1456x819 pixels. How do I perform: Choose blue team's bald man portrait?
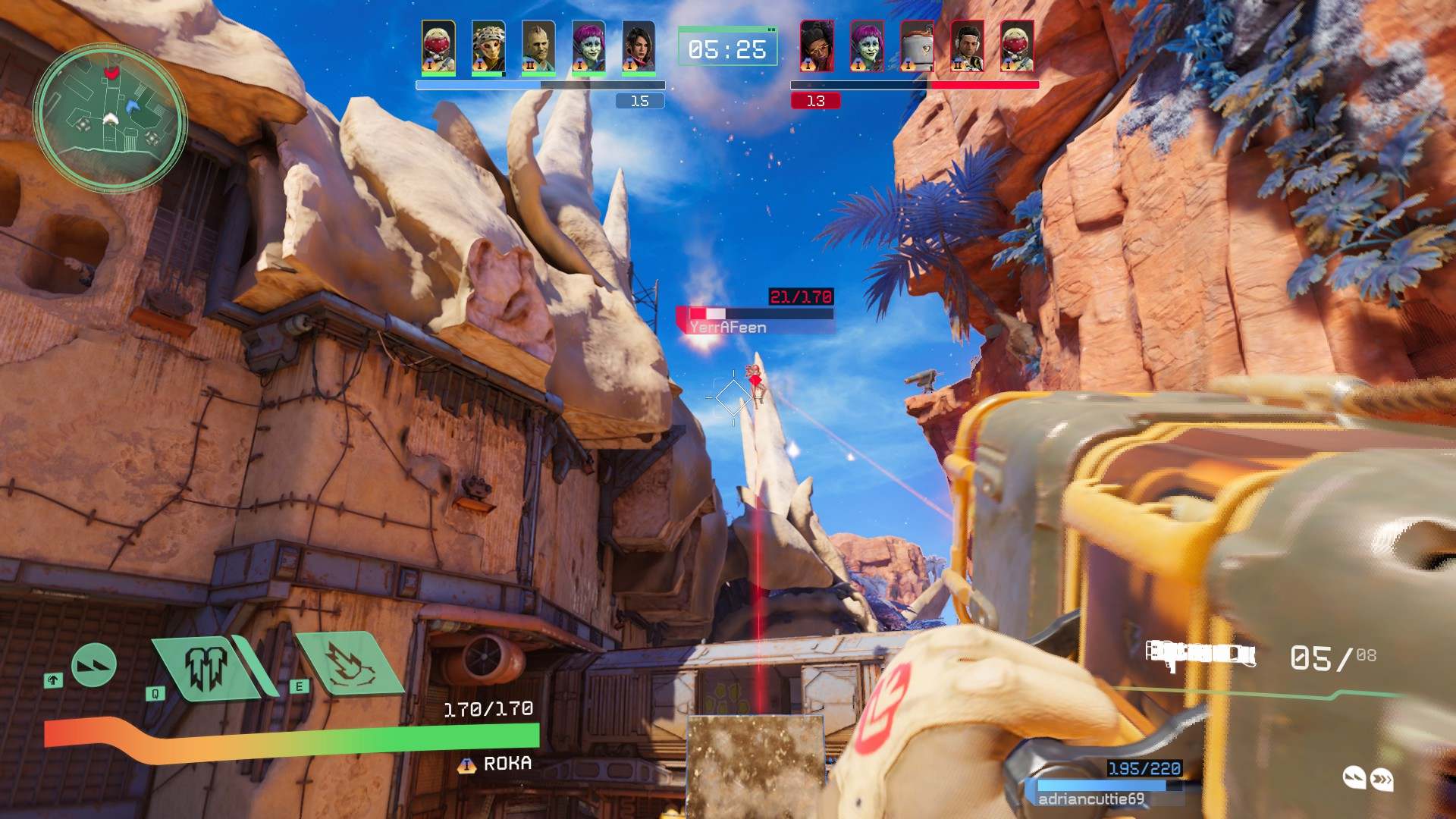pyautogui.click(x=538, y=47)
